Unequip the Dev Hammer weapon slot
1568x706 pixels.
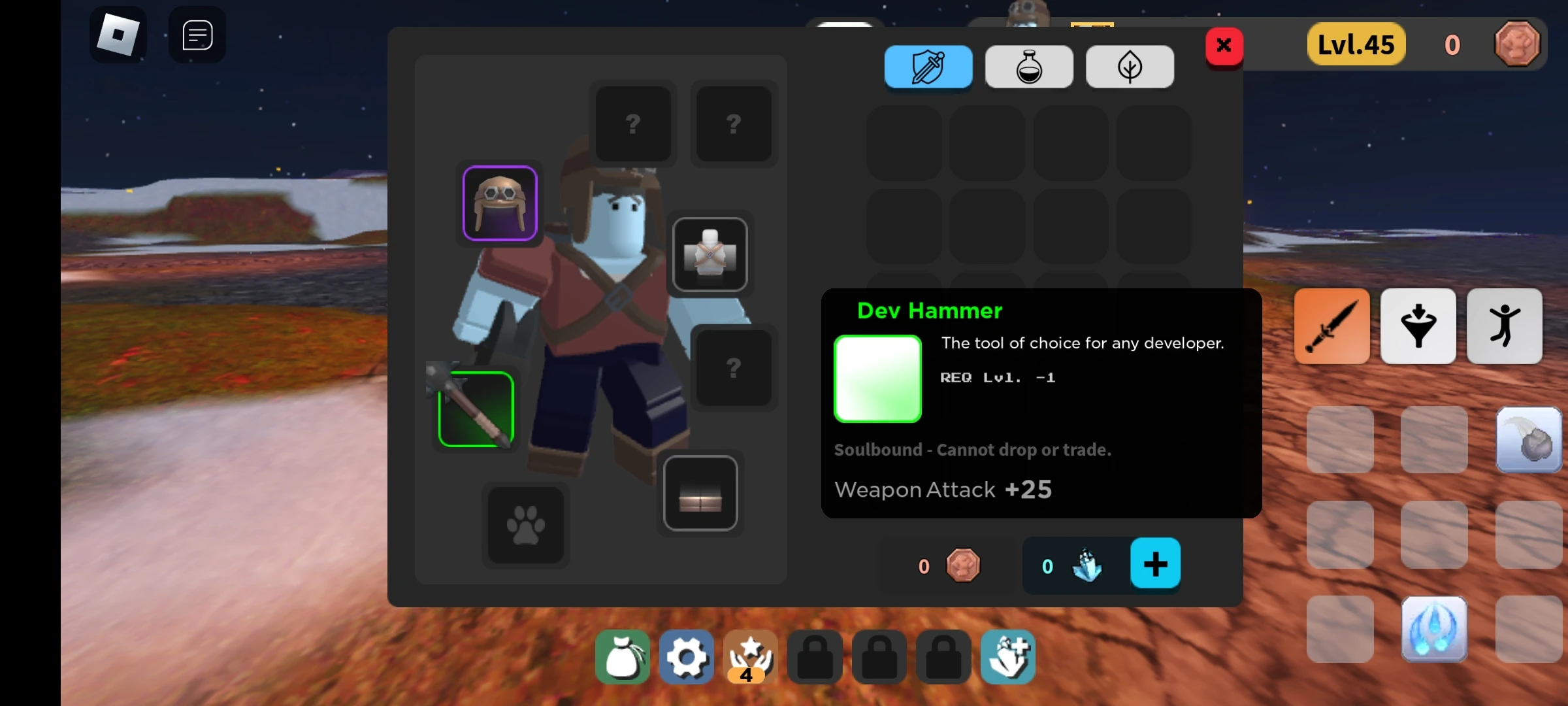475,409
